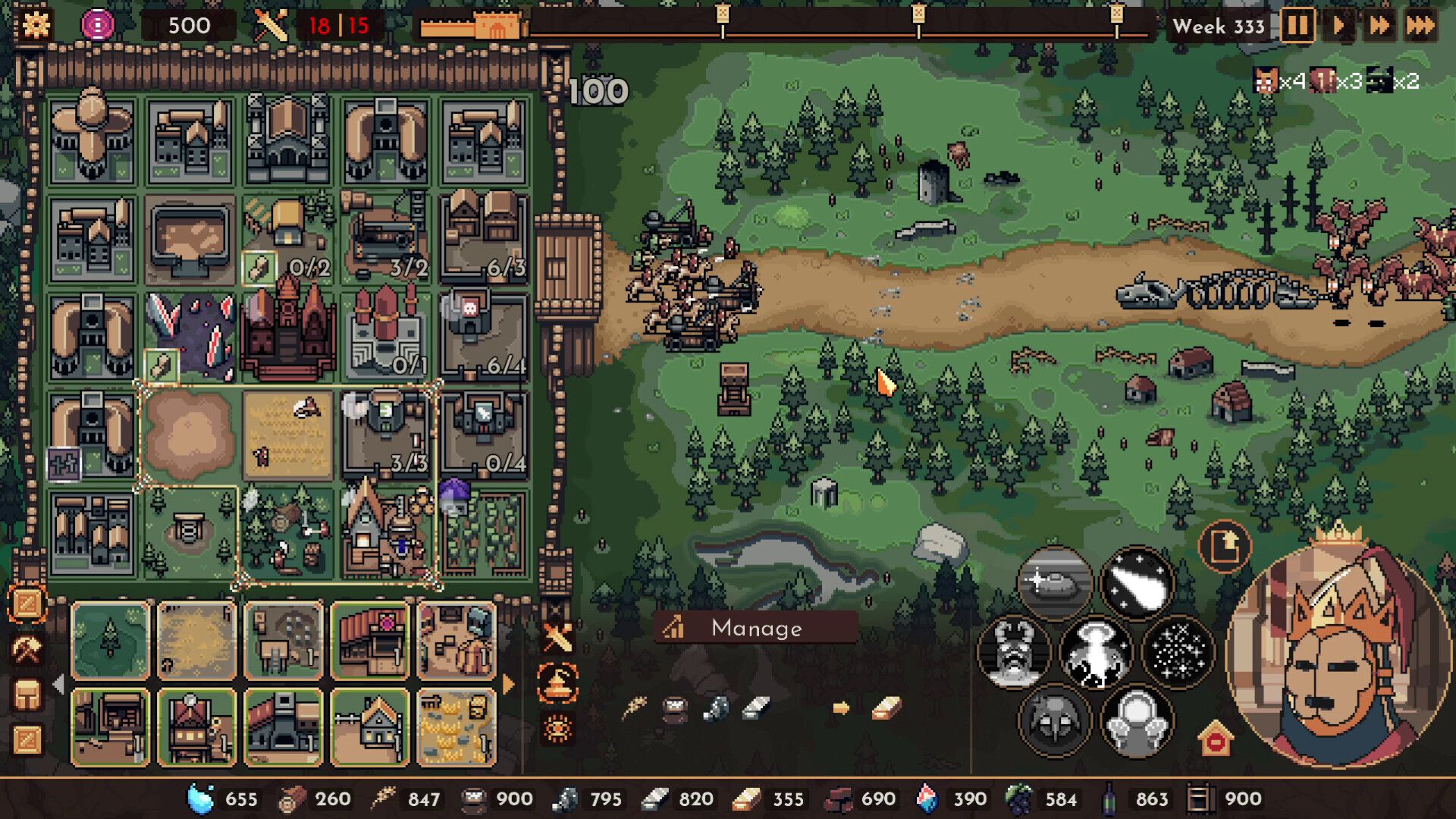
Task: Choose the farmhouse with fence building card
Action: (369, 727)
